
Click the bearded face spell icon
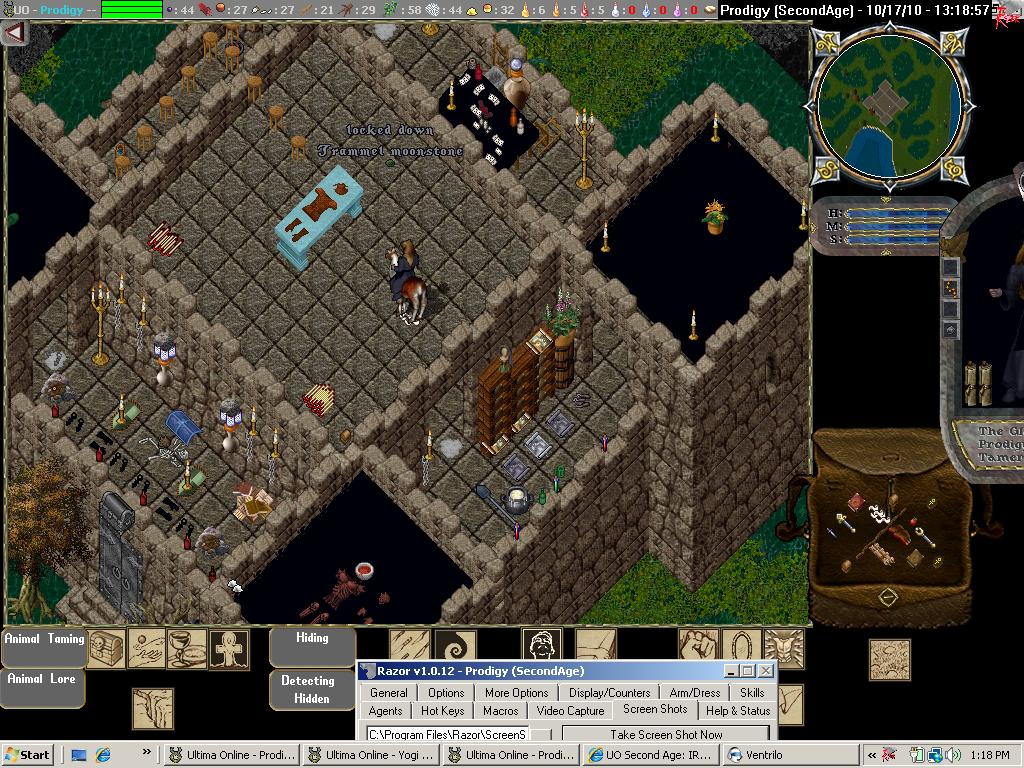pos(541,646)
